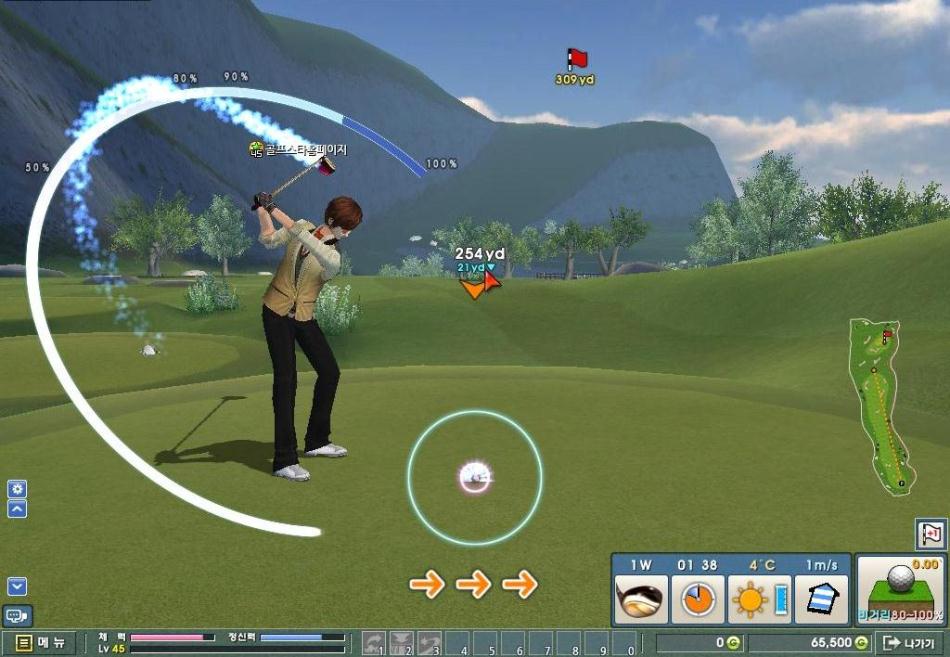Click the blue down-arrow chat button

pyautogui.click(x=17, y=587)
